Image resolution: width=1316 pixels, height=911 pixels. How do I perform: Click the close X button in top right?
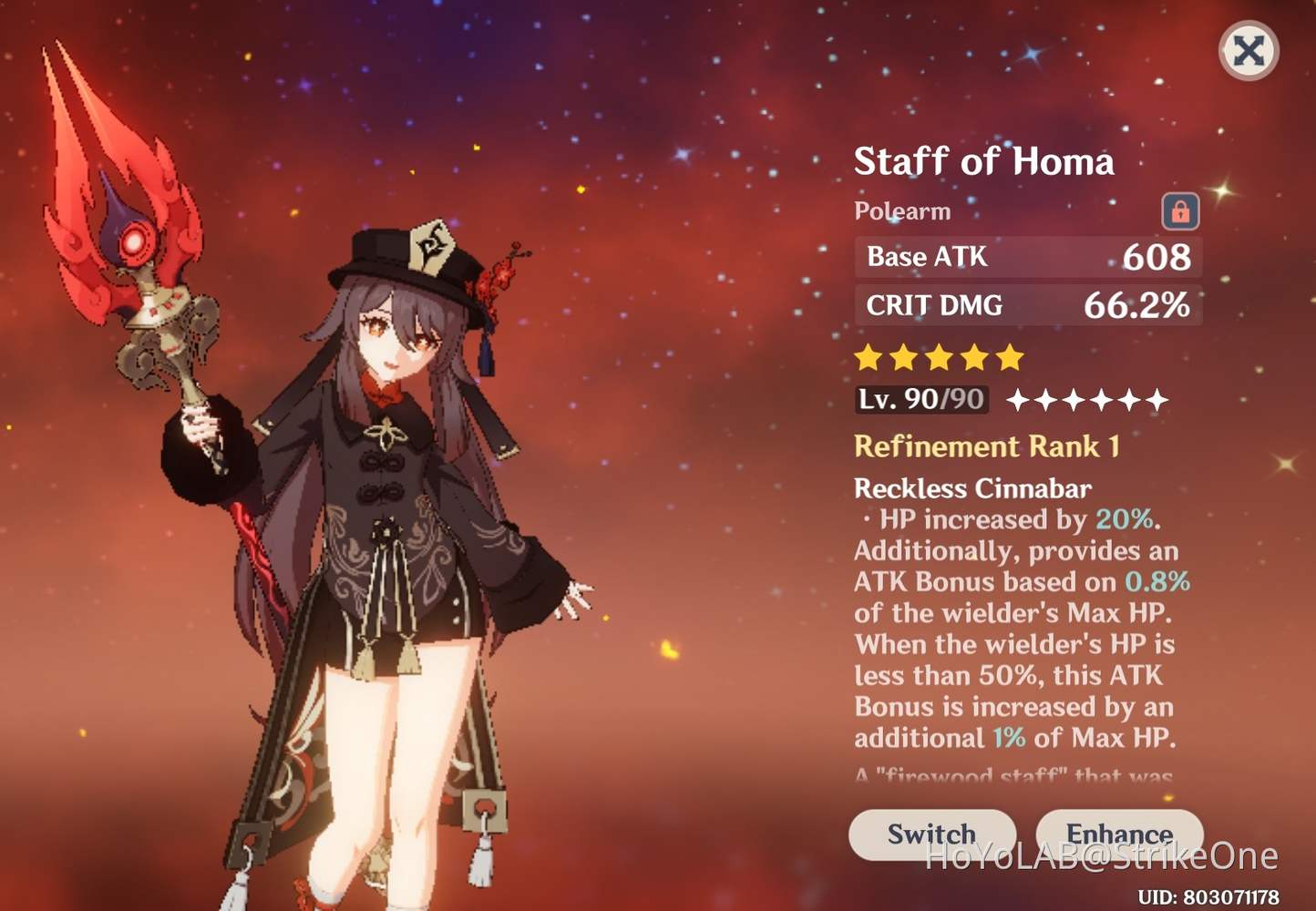click(x=1248, y=51)
